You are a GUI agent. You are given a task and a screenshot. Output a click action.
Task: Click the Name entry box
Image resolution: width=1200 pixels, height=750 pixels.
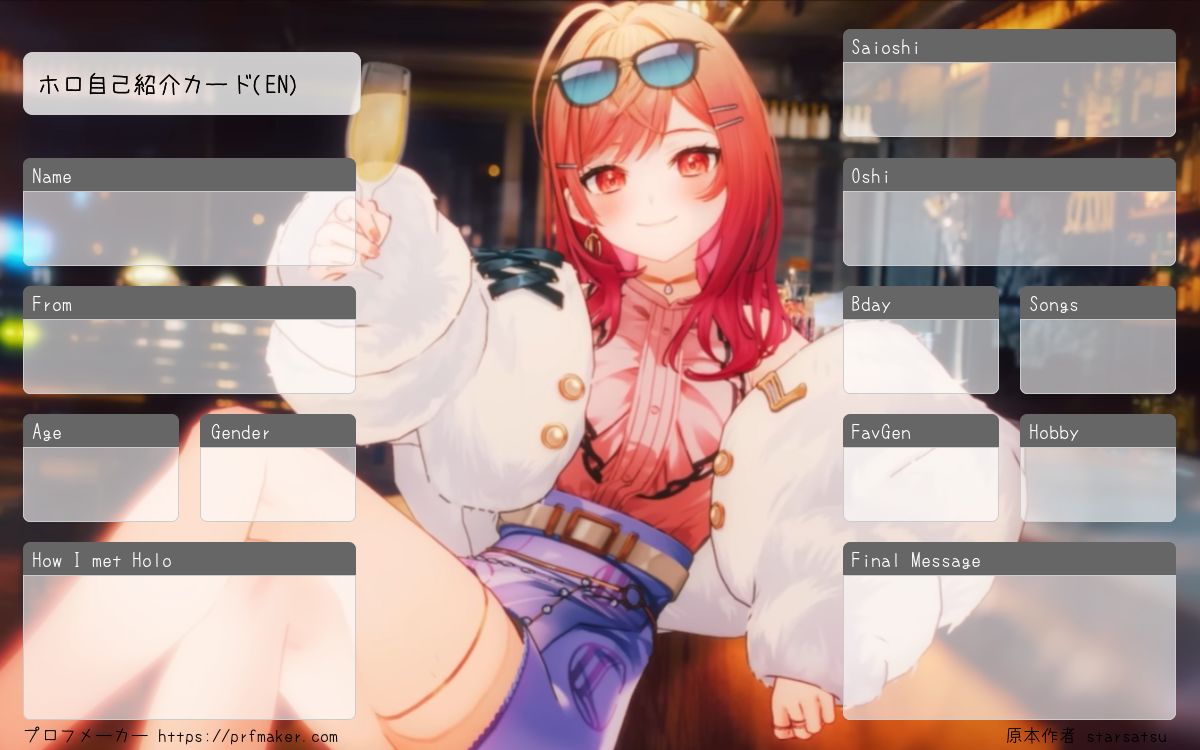(189, 228)
